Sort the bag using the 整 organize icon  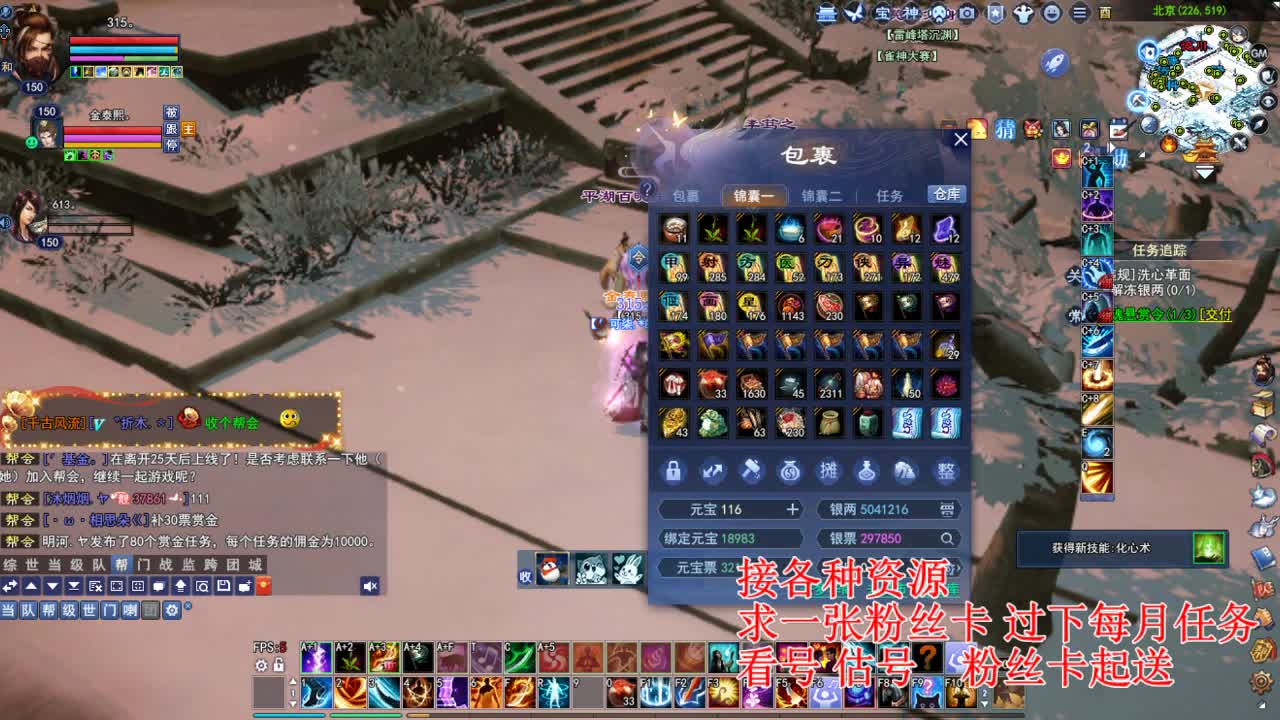point(946,470)
